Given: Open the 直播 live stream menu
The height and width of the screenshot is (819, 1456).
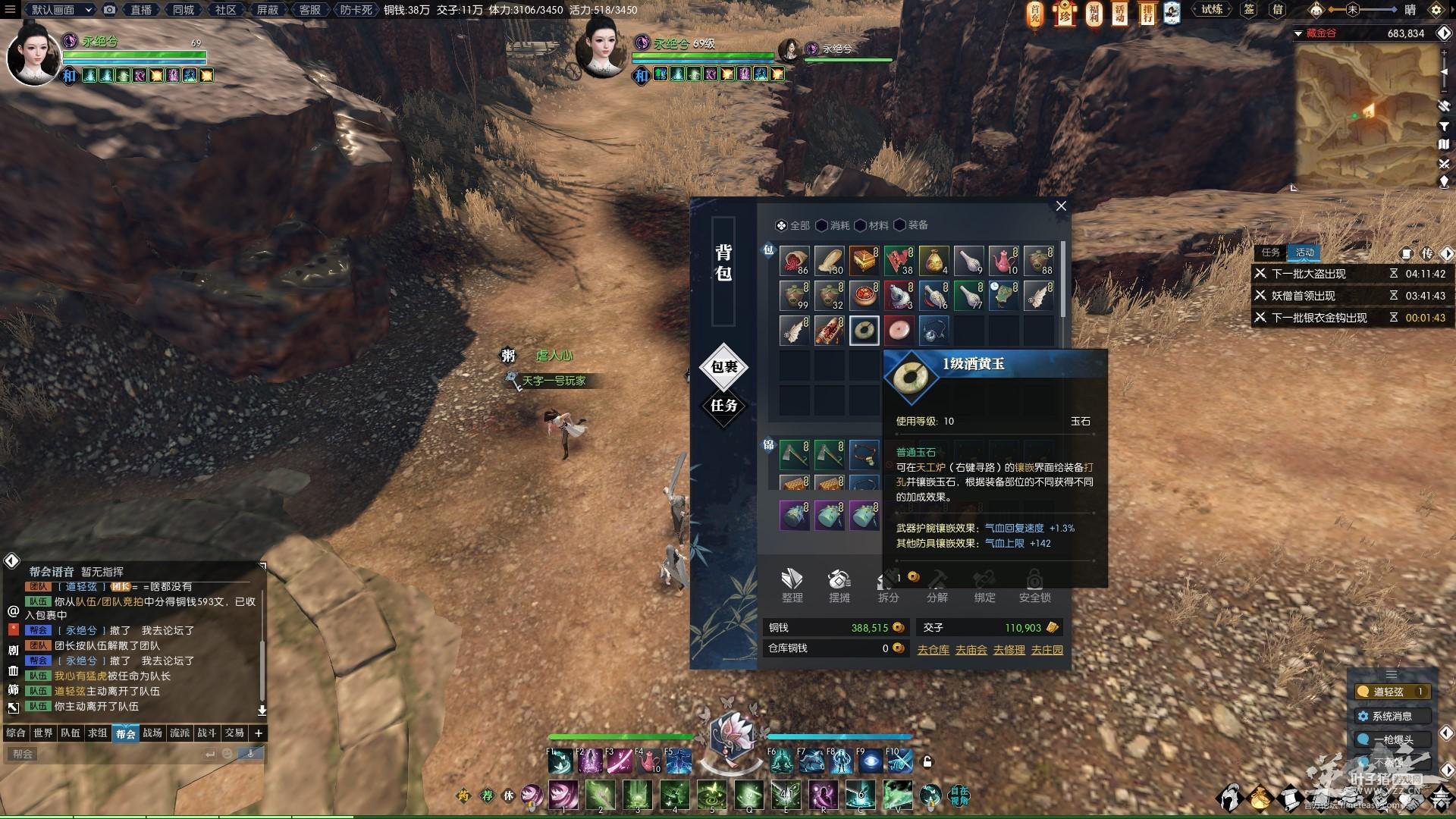Looking at the screenshot, I should (x=141, y=10).
